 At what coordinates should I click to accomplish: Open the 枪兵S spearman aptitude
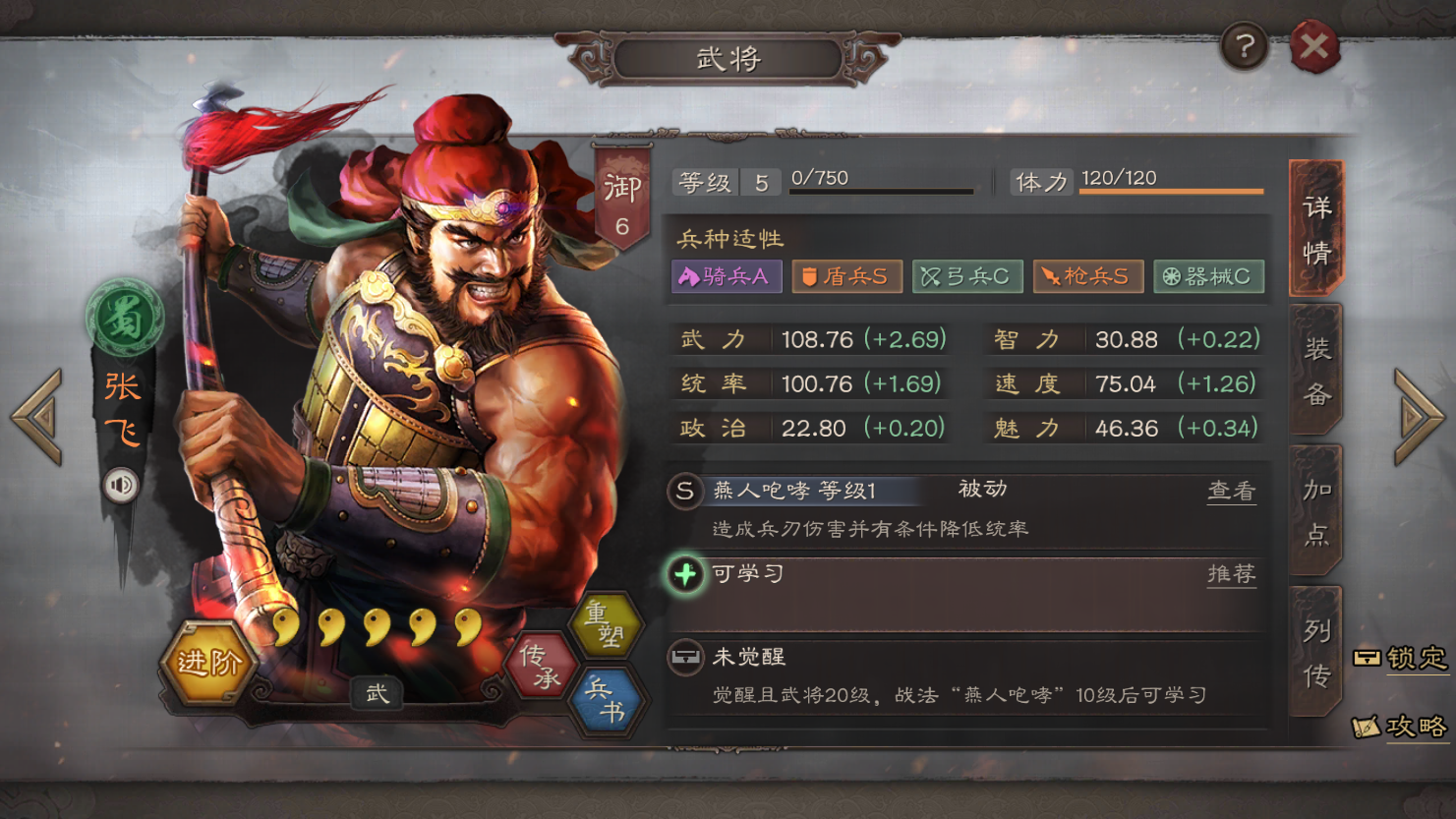[x=1087, y=276]
